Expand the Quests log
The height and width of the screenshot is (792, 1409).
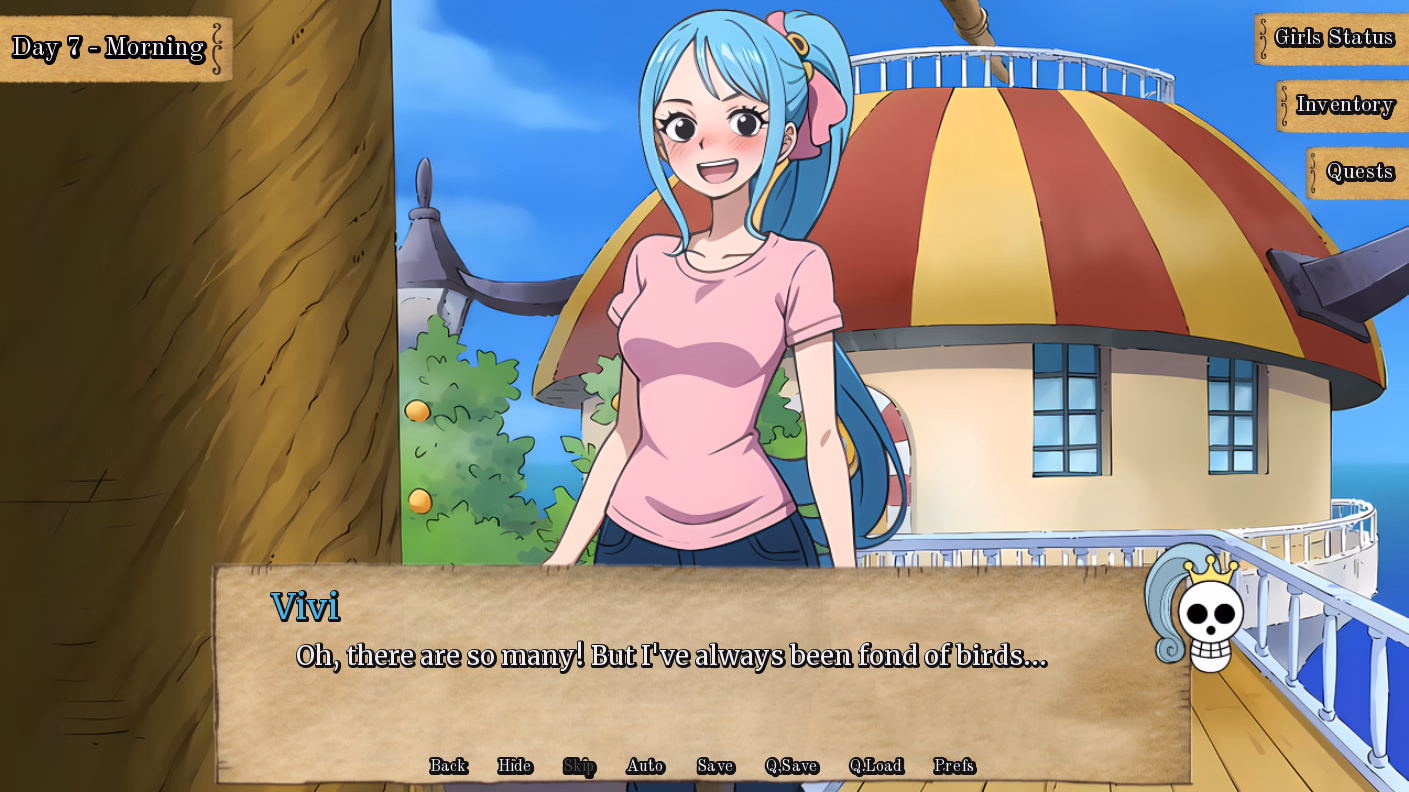pos(1362,170)
